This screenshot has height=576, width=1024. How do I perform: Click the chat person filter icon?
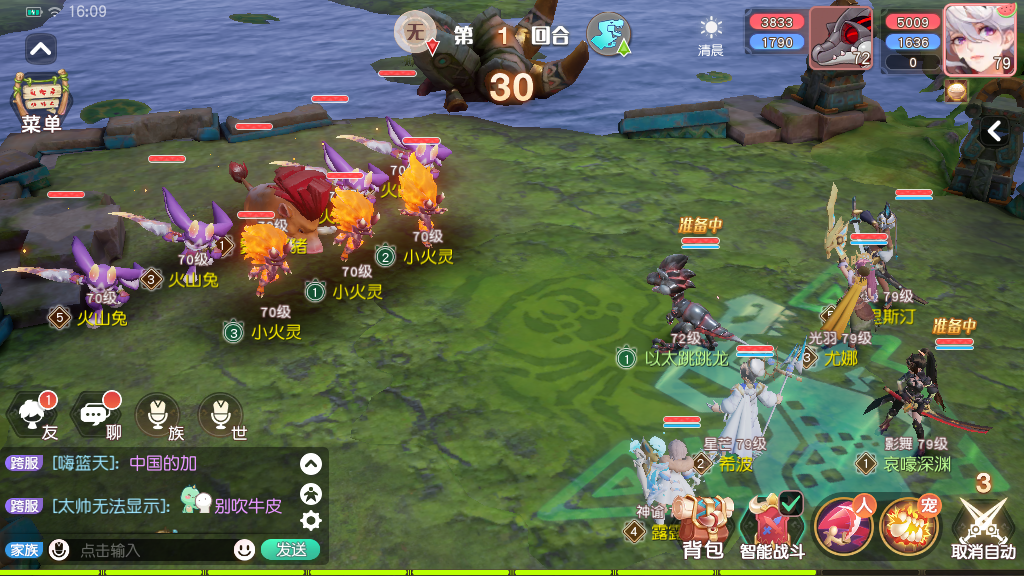coord(311,492)
